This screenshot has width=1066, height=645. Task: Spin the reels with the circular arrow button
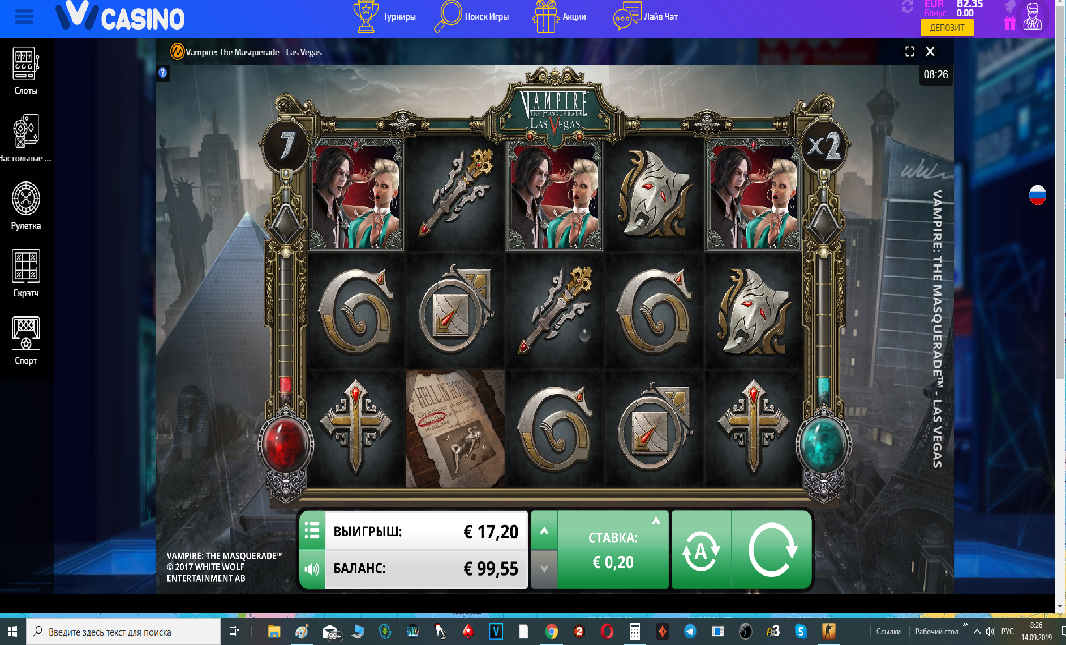pos(771,551)
